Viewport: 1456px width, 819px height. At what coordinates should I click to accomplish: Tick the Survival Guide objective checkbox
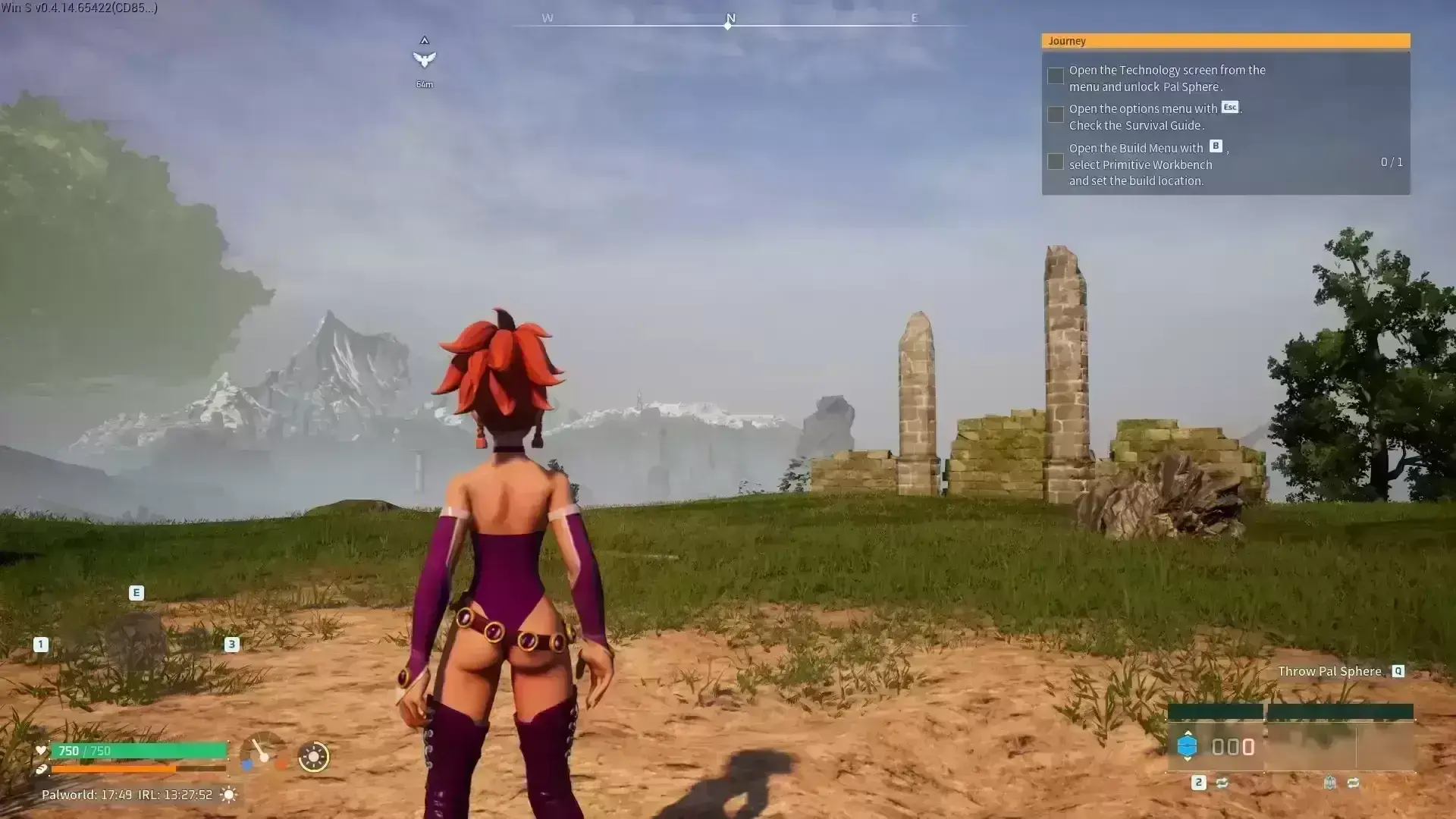pos(1055,115)
